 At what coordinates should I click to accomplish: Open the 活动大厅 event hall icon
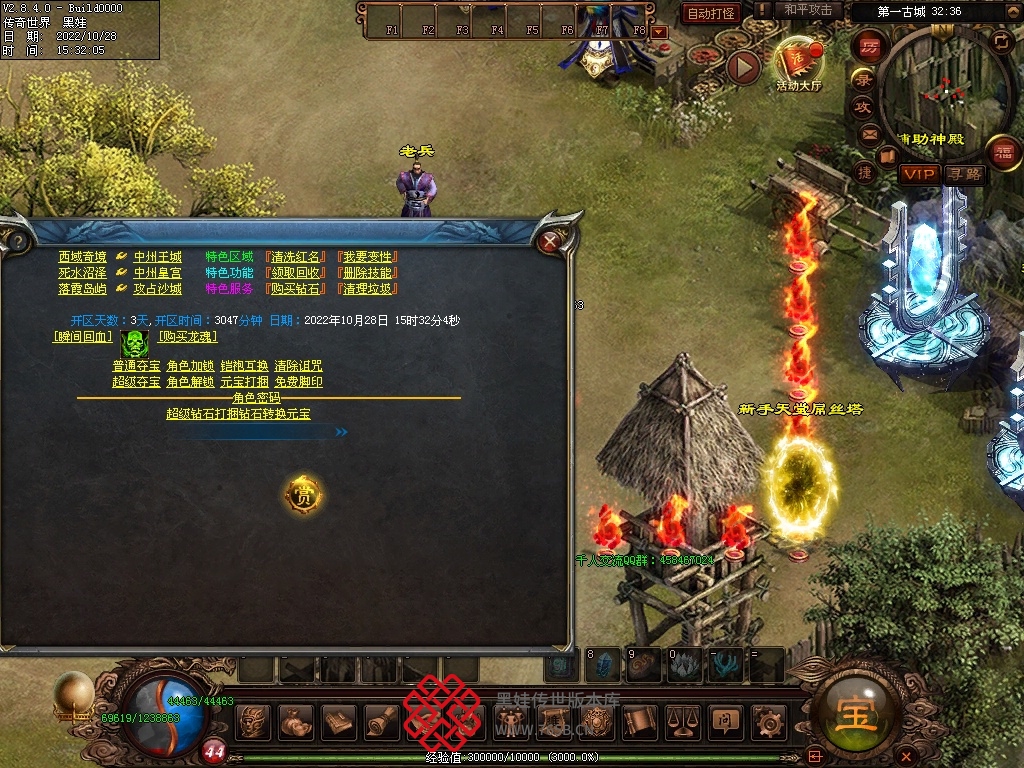(798, 63)
